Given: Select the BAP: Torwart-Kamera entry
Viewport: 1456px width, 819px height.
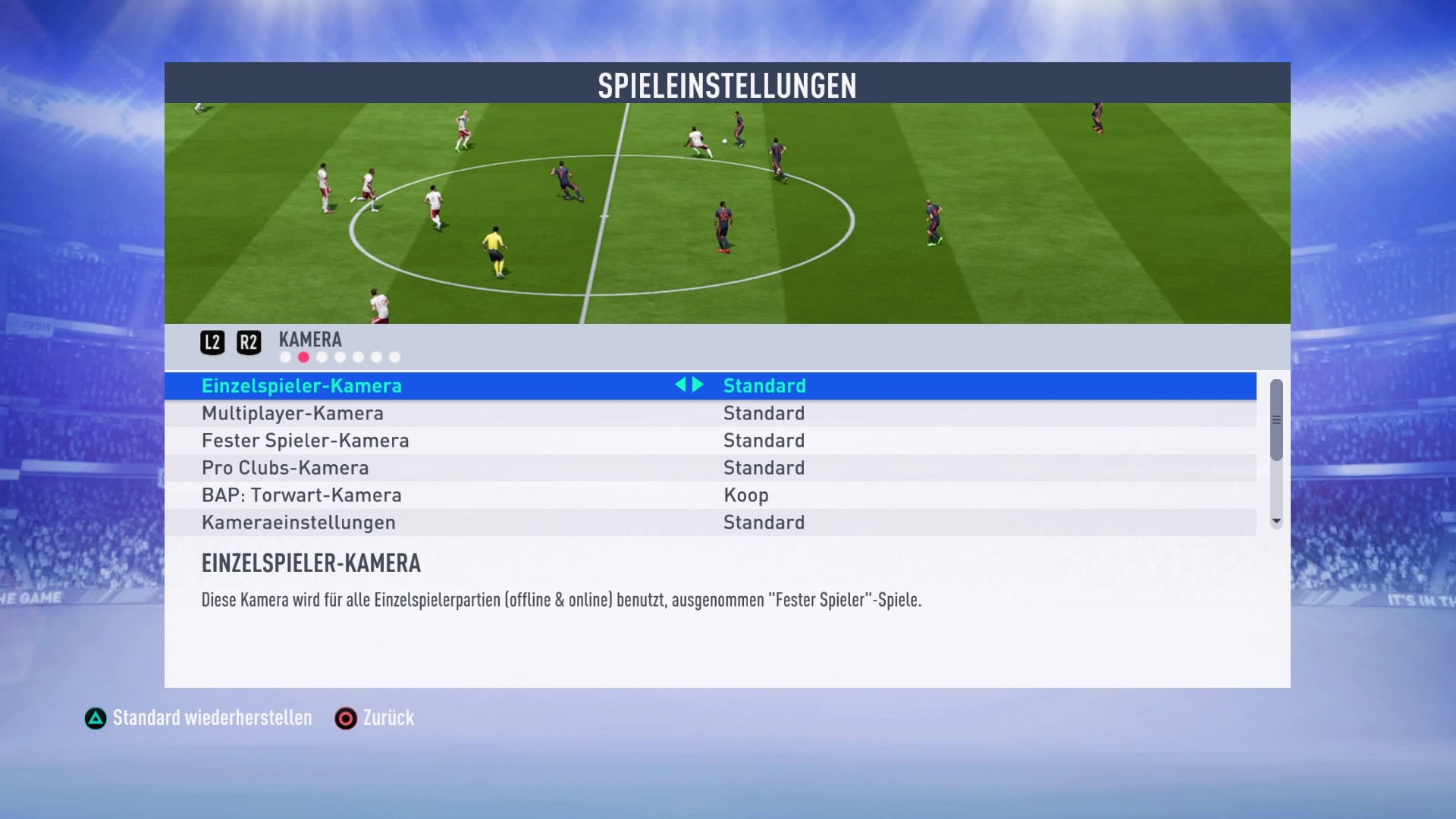Looking at the screenshot, I should [302, 495].
